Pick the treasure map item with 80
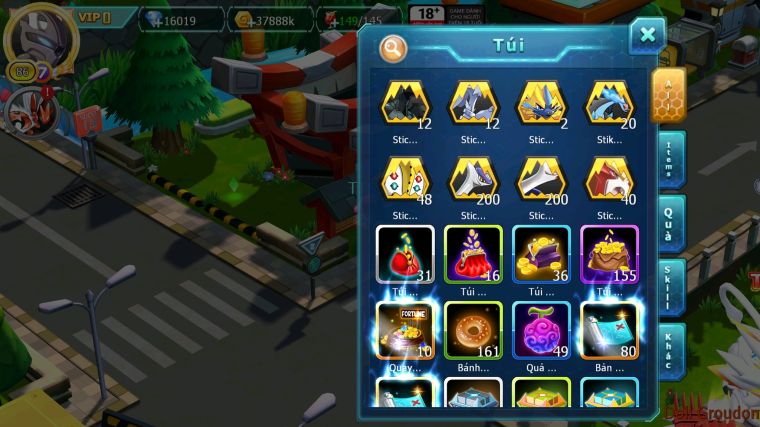The width and height of the screenshot is (760, 427). tap(608, 330)
